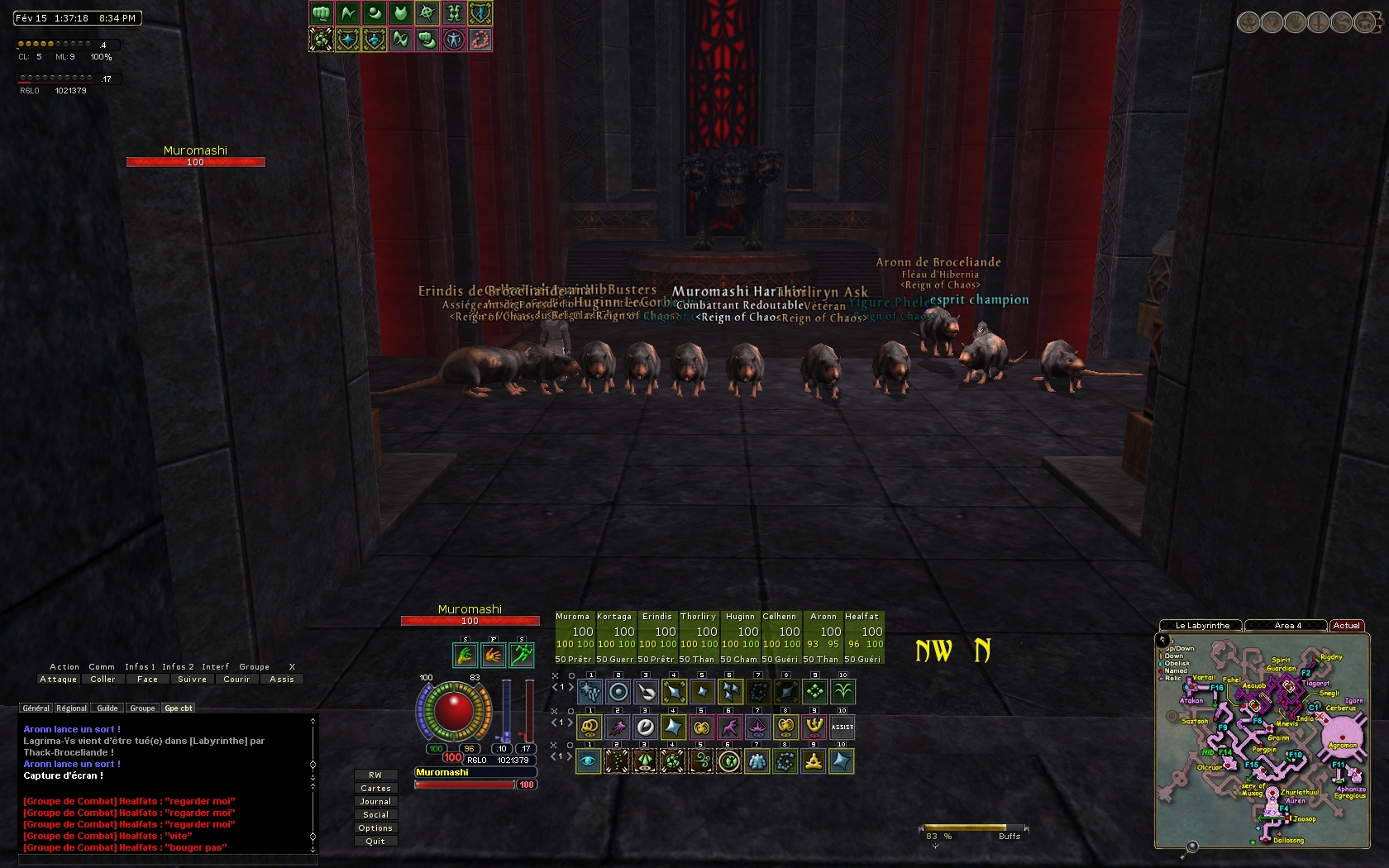Activate the cyan eye ability icon
The height and width of the screenshot is (868, 1389).
click(x=589, y=761)
